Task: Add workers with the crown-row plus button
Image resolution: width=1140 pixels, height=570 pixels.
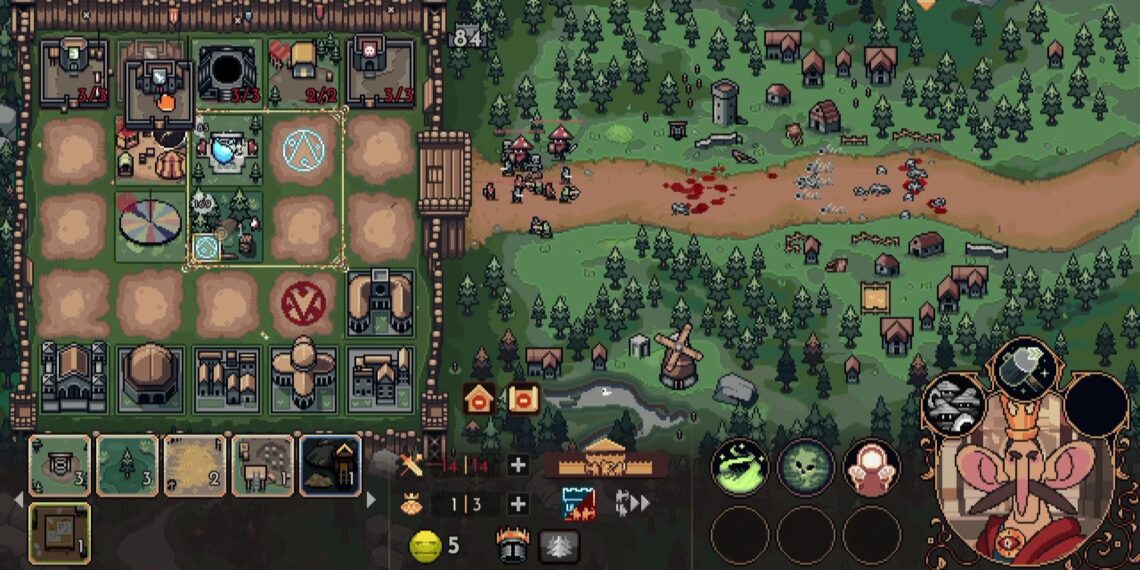Action: tap(517, 504)
